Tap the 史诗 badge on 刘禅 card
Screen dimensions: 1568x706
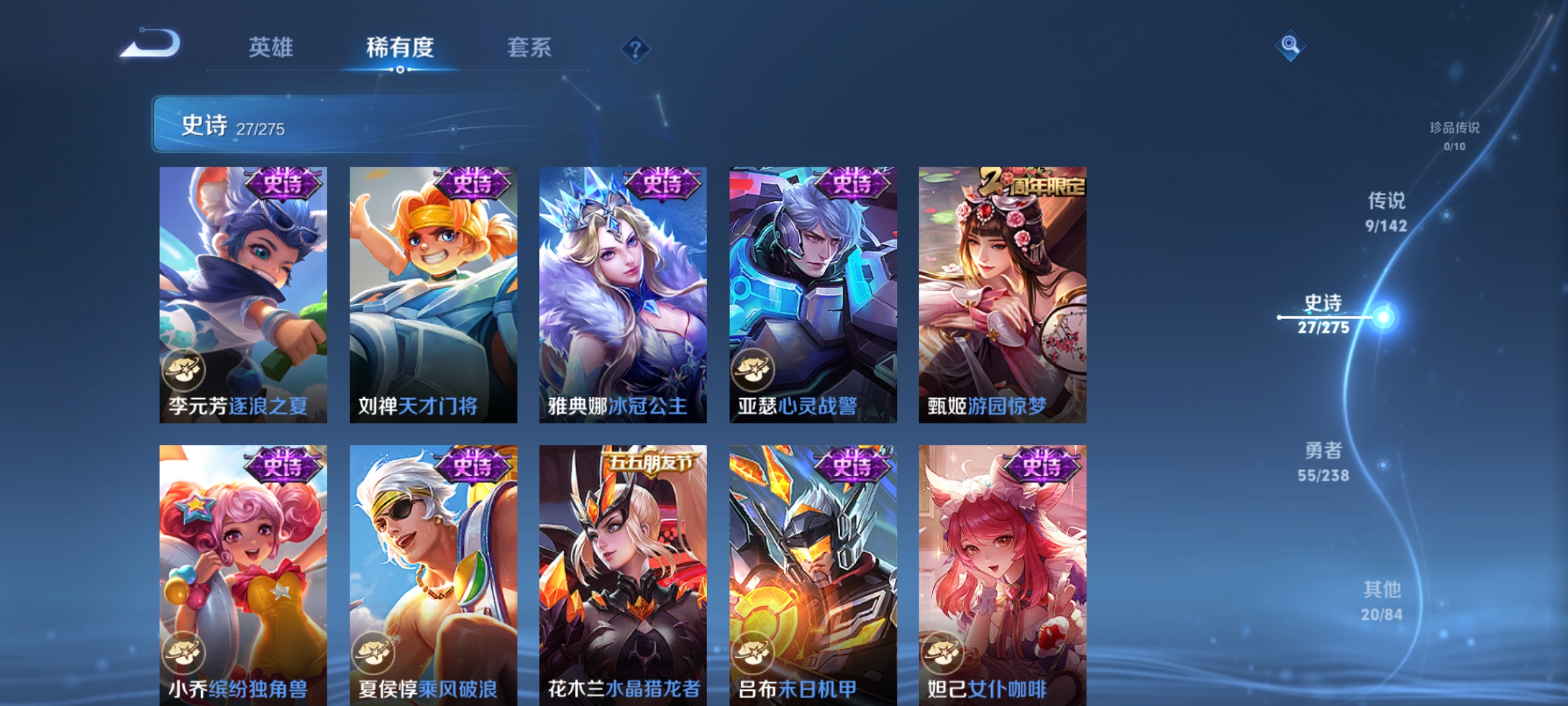[x=472, y=185]
